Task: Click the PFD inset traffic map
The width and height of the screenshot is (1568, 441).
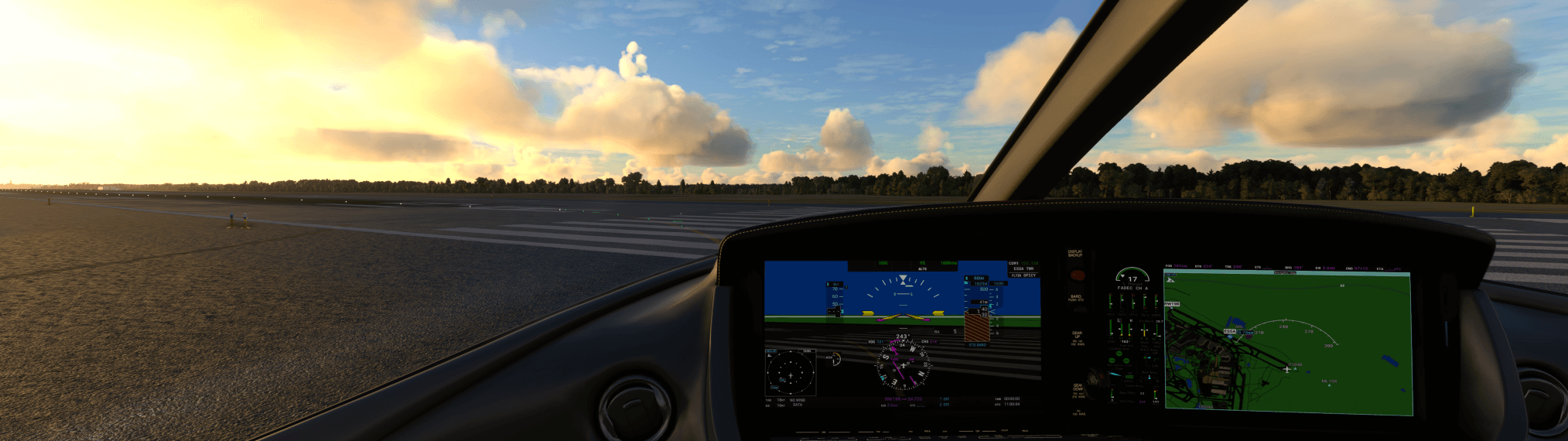Action: click(790, 373)
